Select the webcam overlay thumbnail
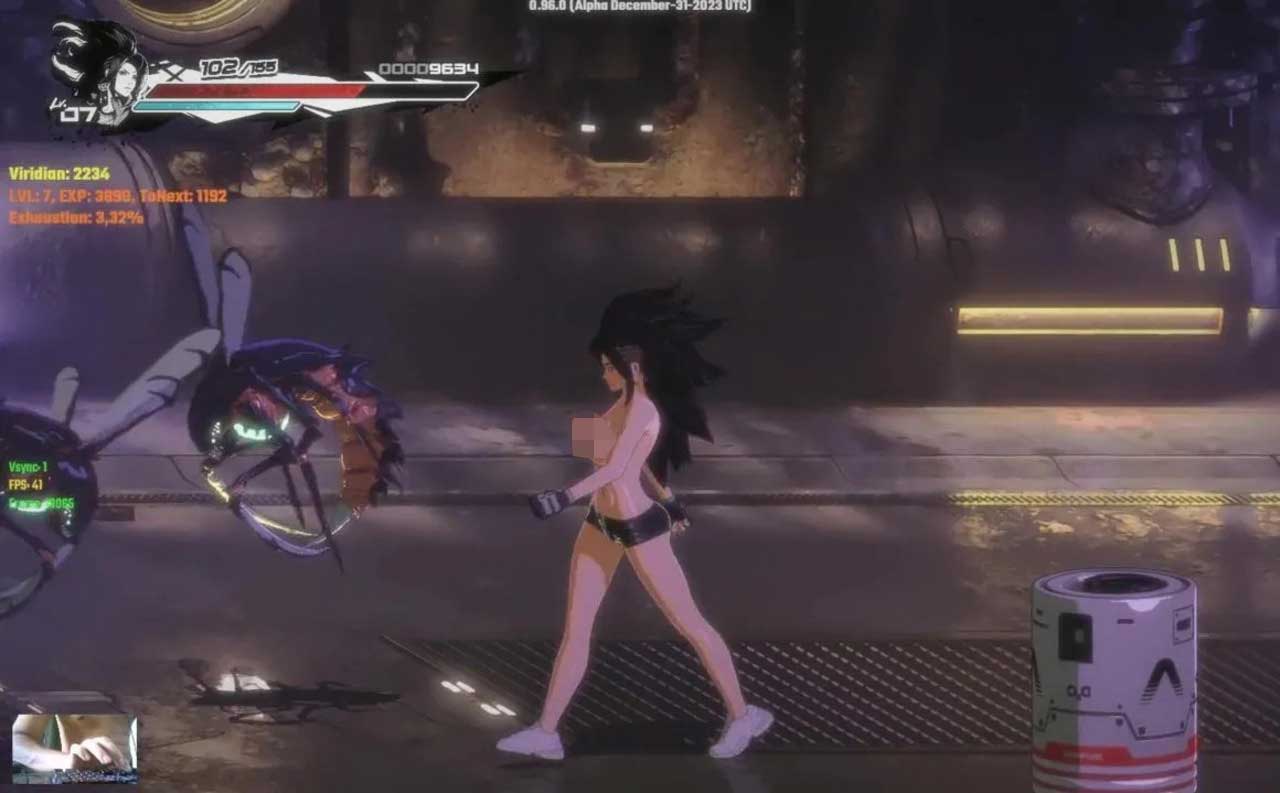Screen dimensions: 1280x793 click(74, 748)
